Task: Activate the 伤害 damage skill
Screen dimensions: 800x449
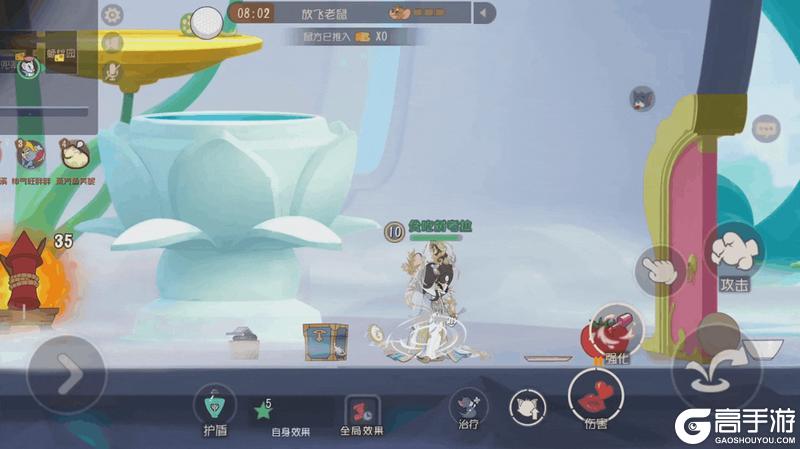Action: [595, 396]
